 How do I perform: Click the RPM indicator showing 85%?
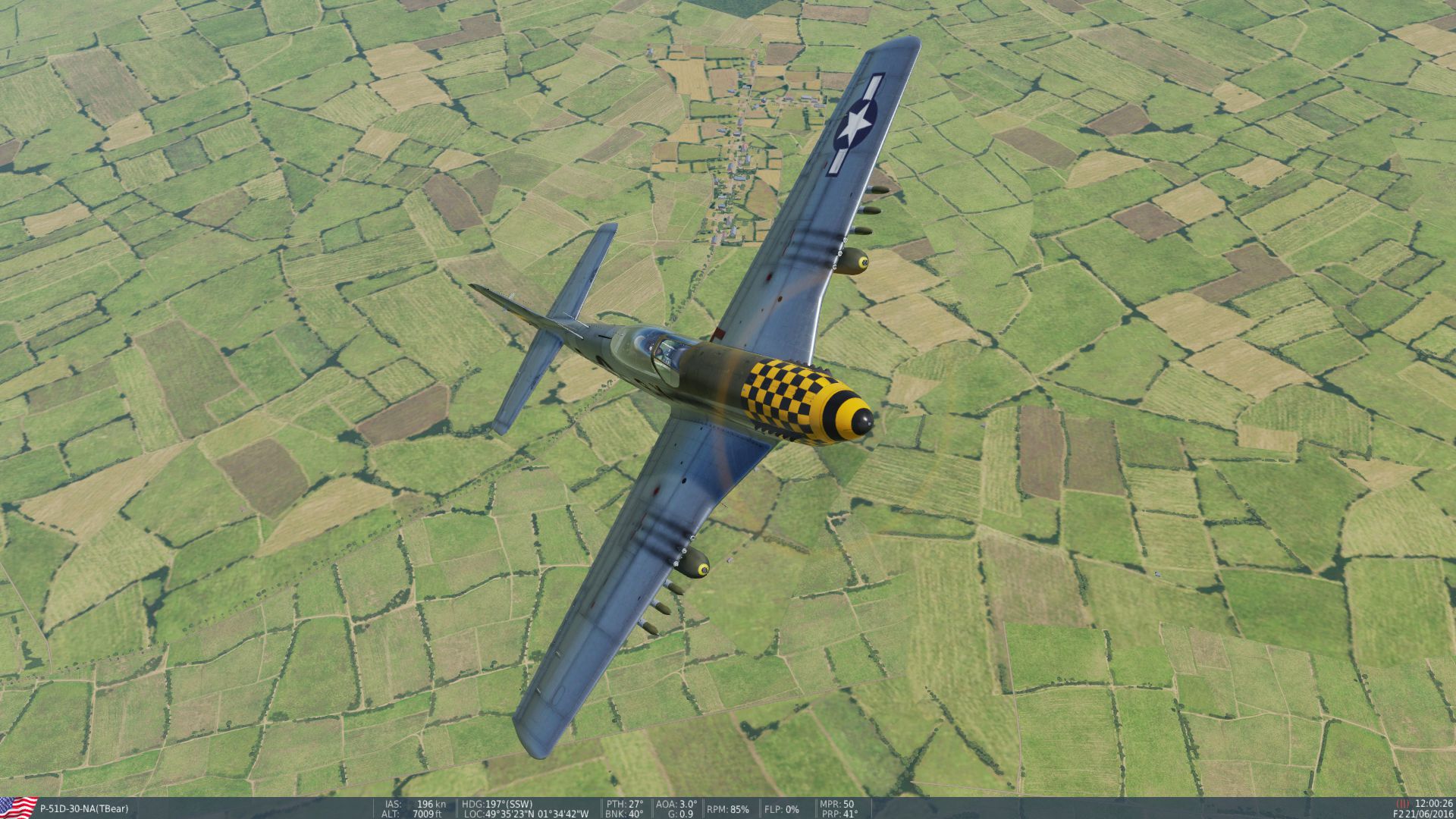click(x=726, y=809)
